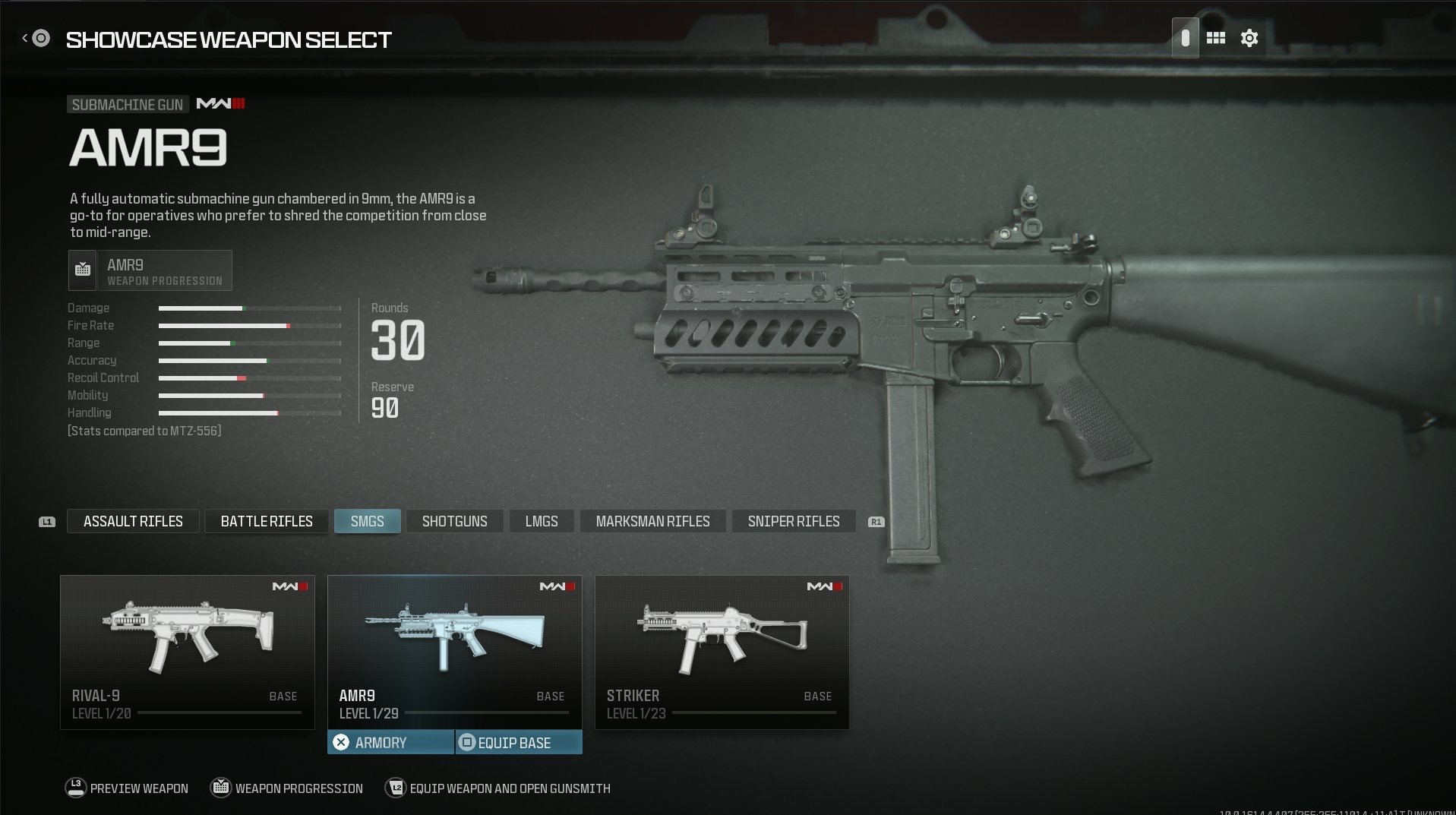This screenshot has height=815, width=1456.
Task: Open the LMGs tab
Action: [x=542, y=521]
